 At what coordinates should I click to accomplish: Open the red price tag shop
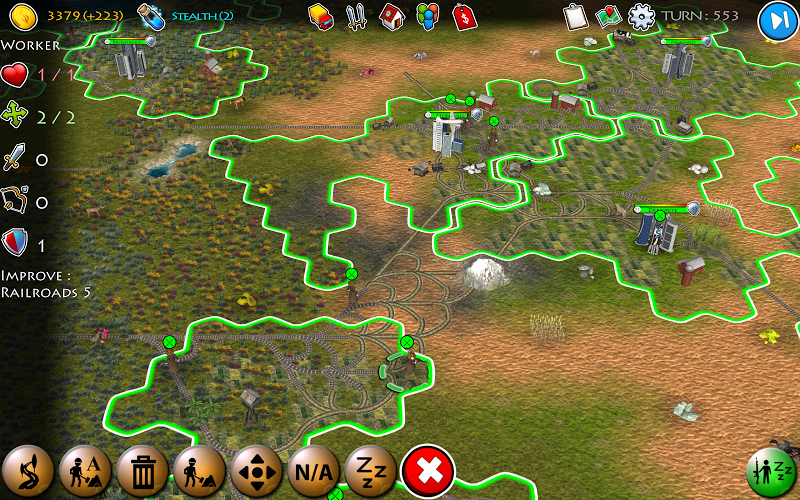pyautogui.click(x=463, y=16)
